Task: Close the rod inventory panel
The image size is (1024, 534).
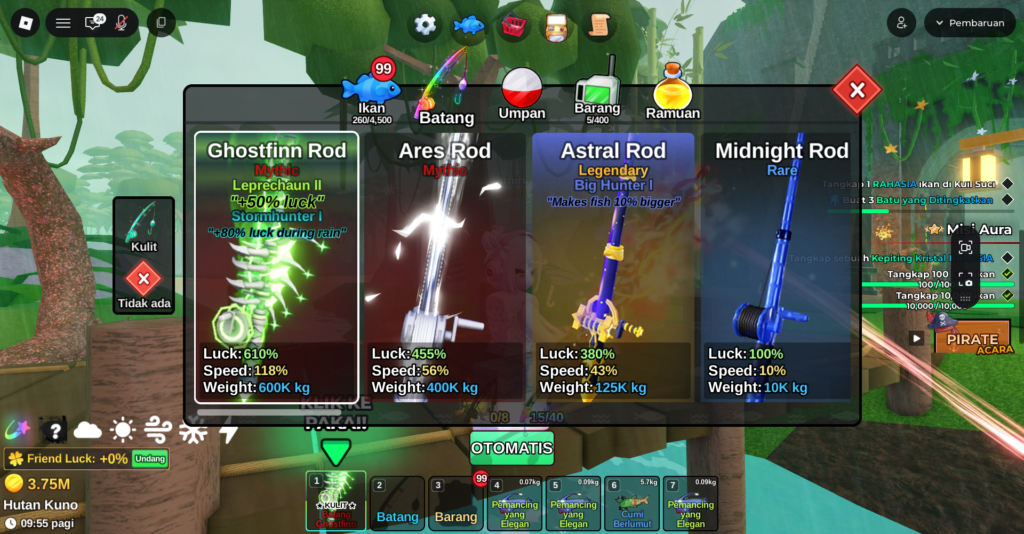Action: pyautogui.click(x=857, y=91)
